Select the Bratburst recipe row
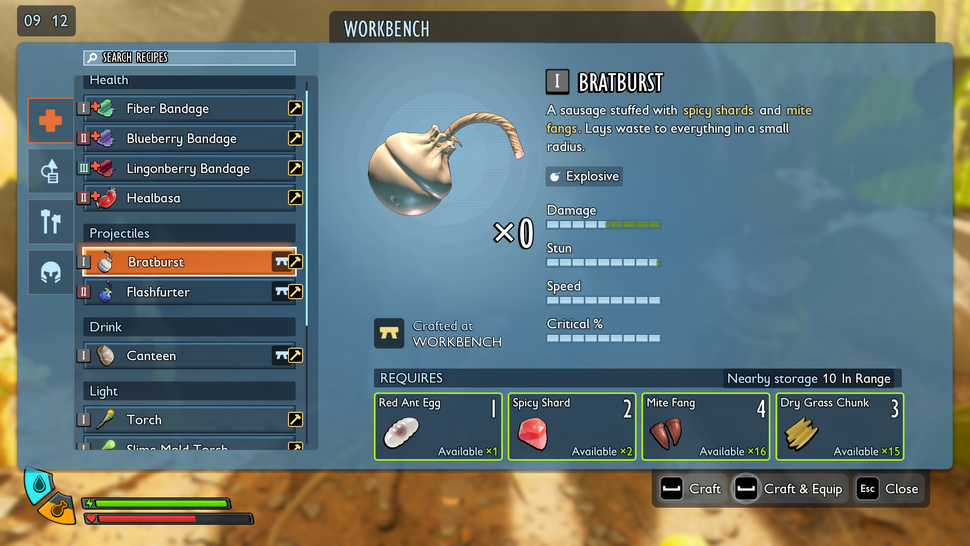 point(180,262)
